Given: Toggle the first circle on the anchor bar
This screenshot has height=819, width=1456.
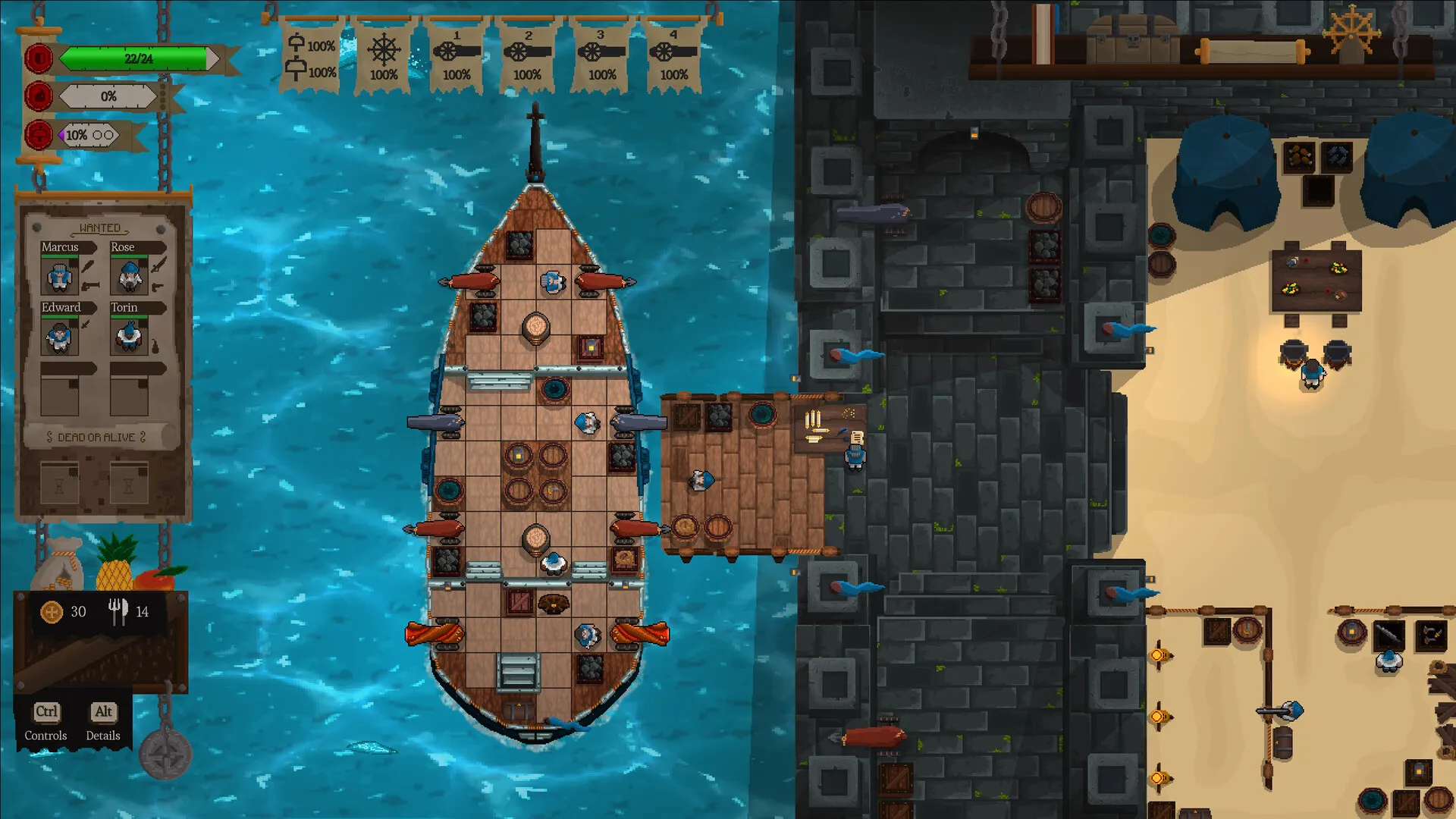Looking at the screenshot, I should pyautogui.click(x=98, y=134).
